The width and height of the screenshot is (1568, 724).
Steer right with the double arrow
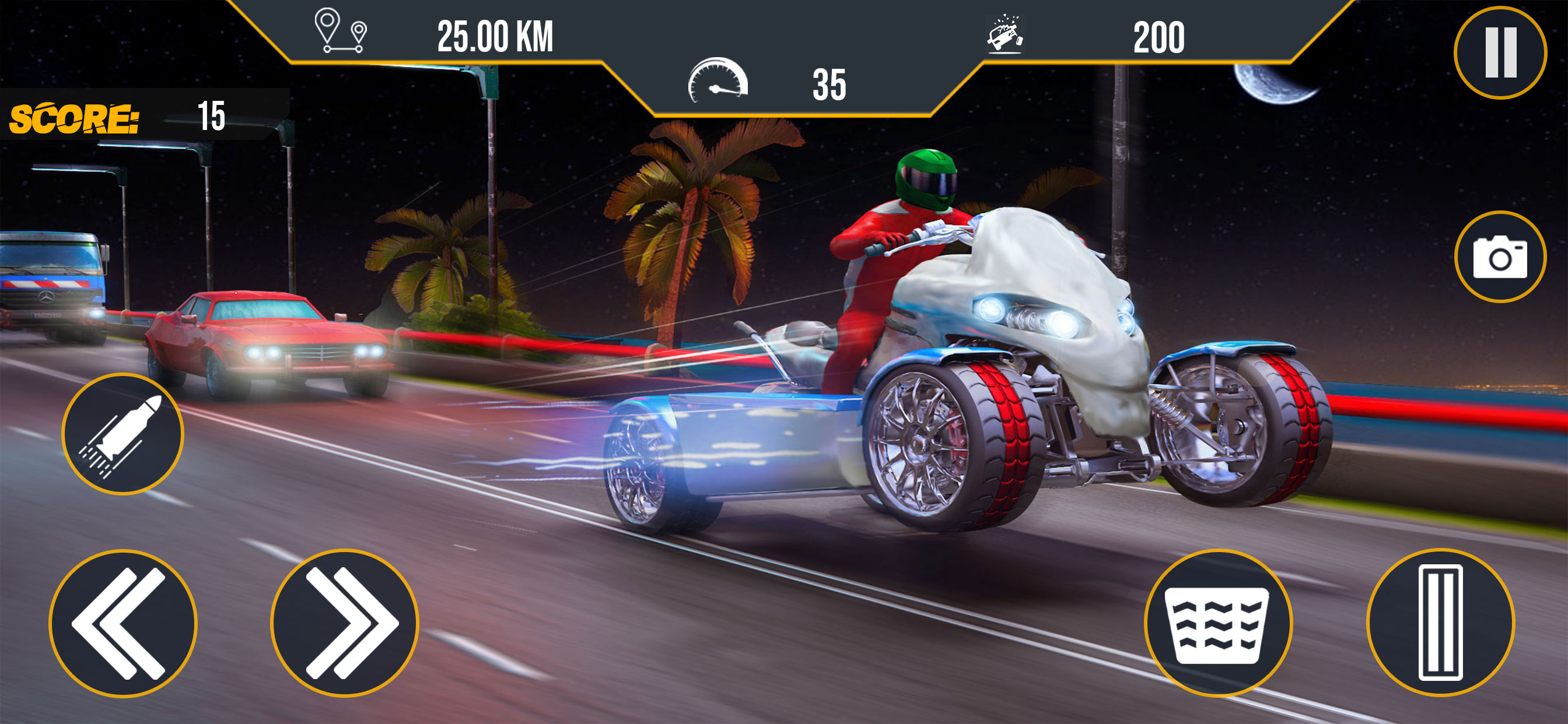pyautogui.click(x=345, y=623)
